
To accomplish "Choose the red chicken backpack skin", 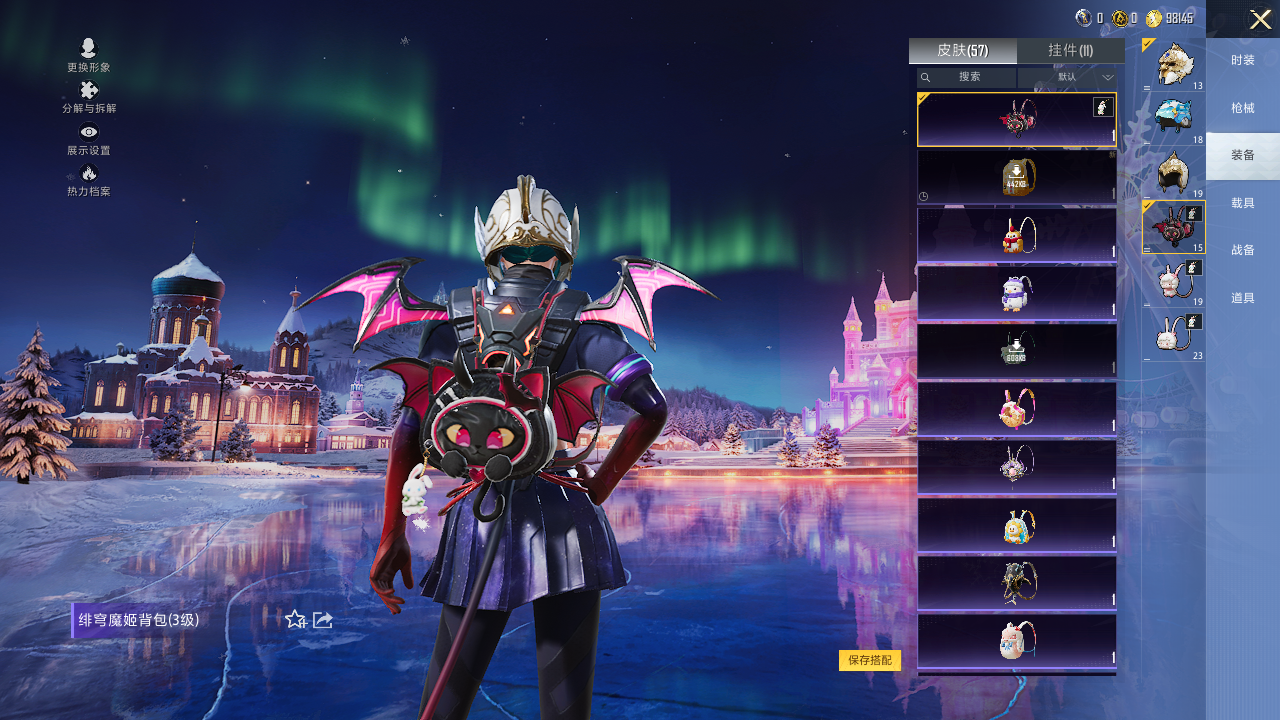I will (x=1016, y=235).
